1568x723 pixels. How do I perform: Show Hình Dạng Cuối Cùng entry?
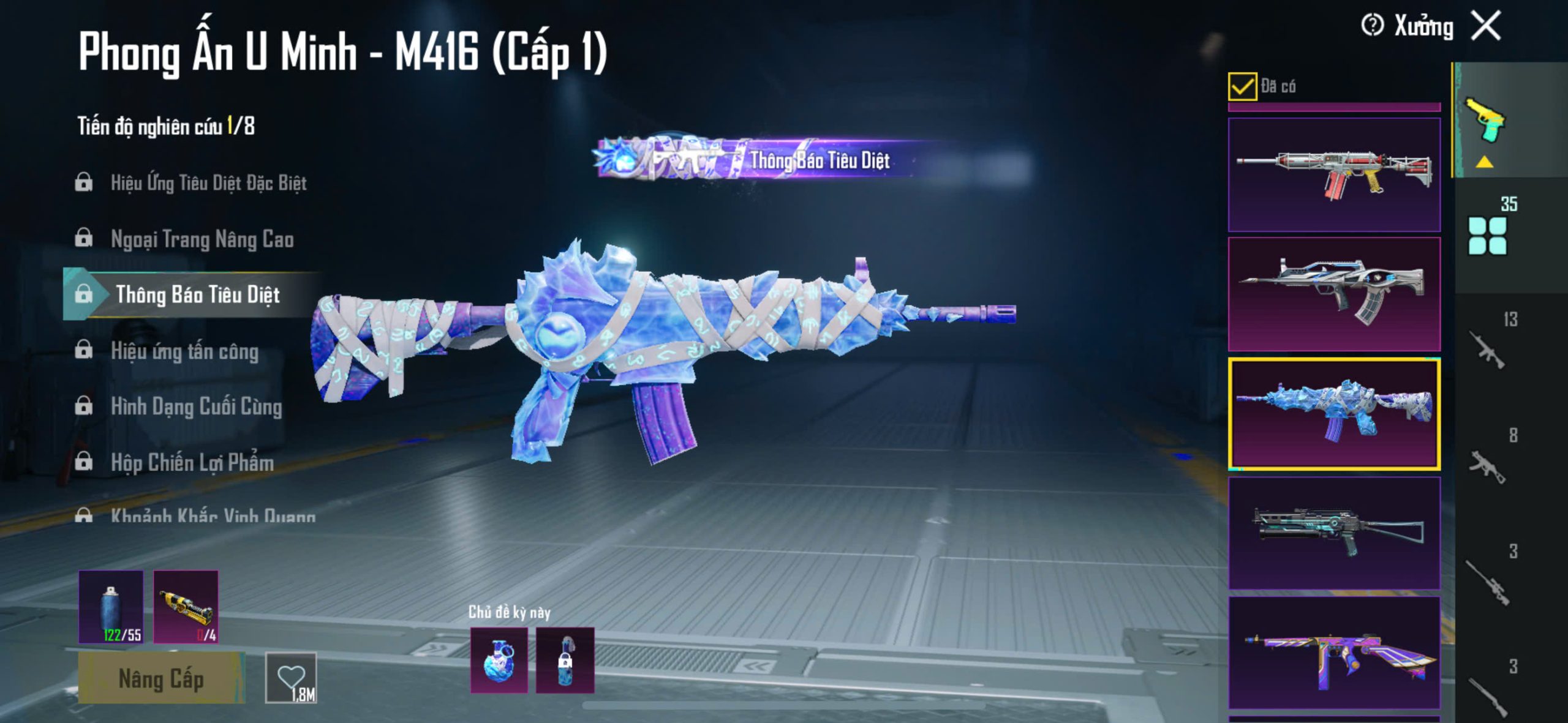coord(196,406)
